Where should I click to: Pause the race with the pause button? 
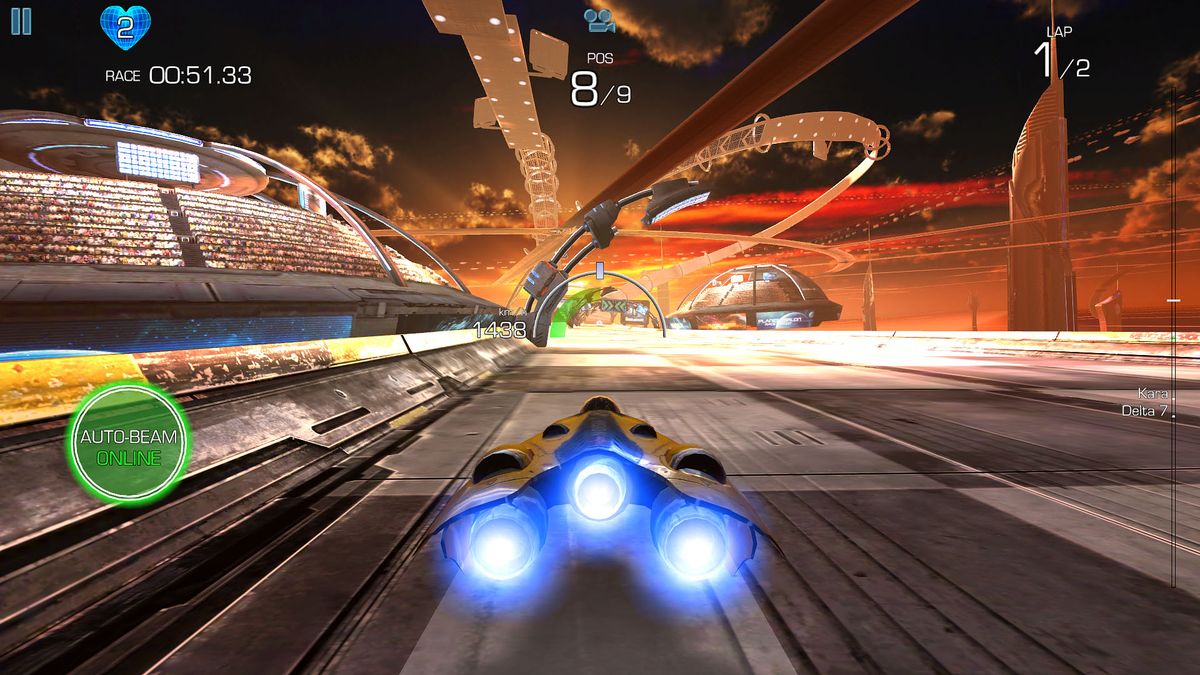21,21
